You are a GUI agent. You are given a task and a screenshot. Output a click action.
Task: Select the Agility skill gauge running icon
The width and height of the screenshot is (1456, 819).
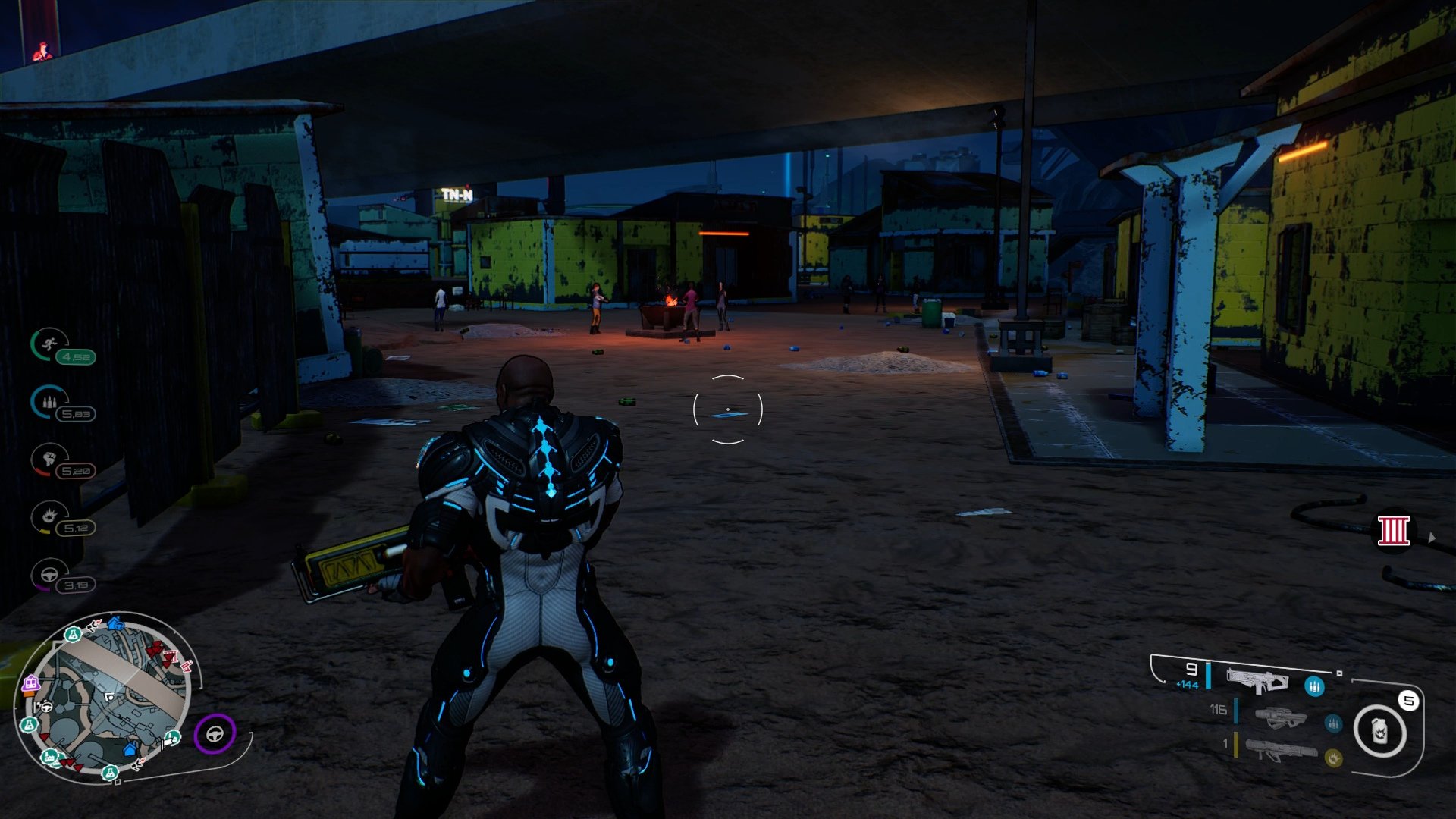point(49,343)
